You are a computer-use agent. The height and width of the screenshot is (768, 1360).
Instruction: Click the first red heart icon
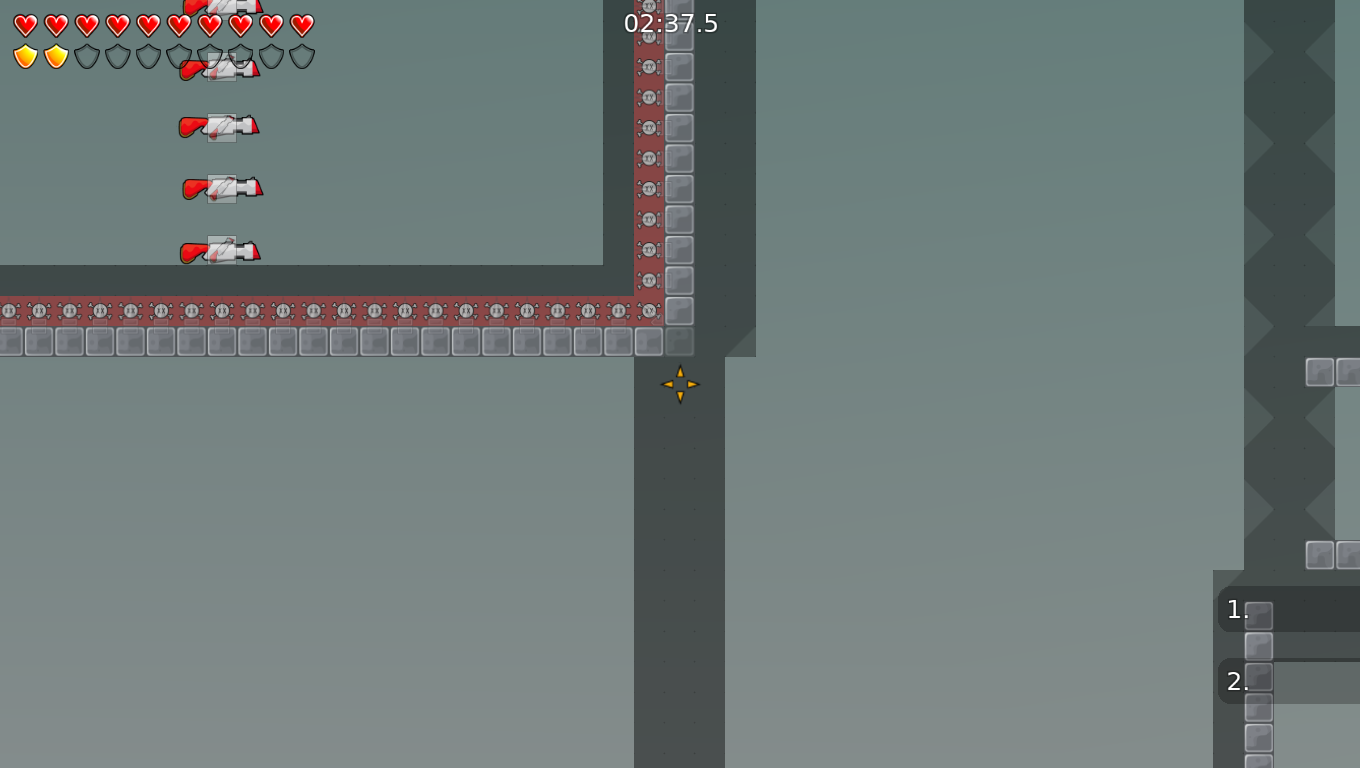25,24
